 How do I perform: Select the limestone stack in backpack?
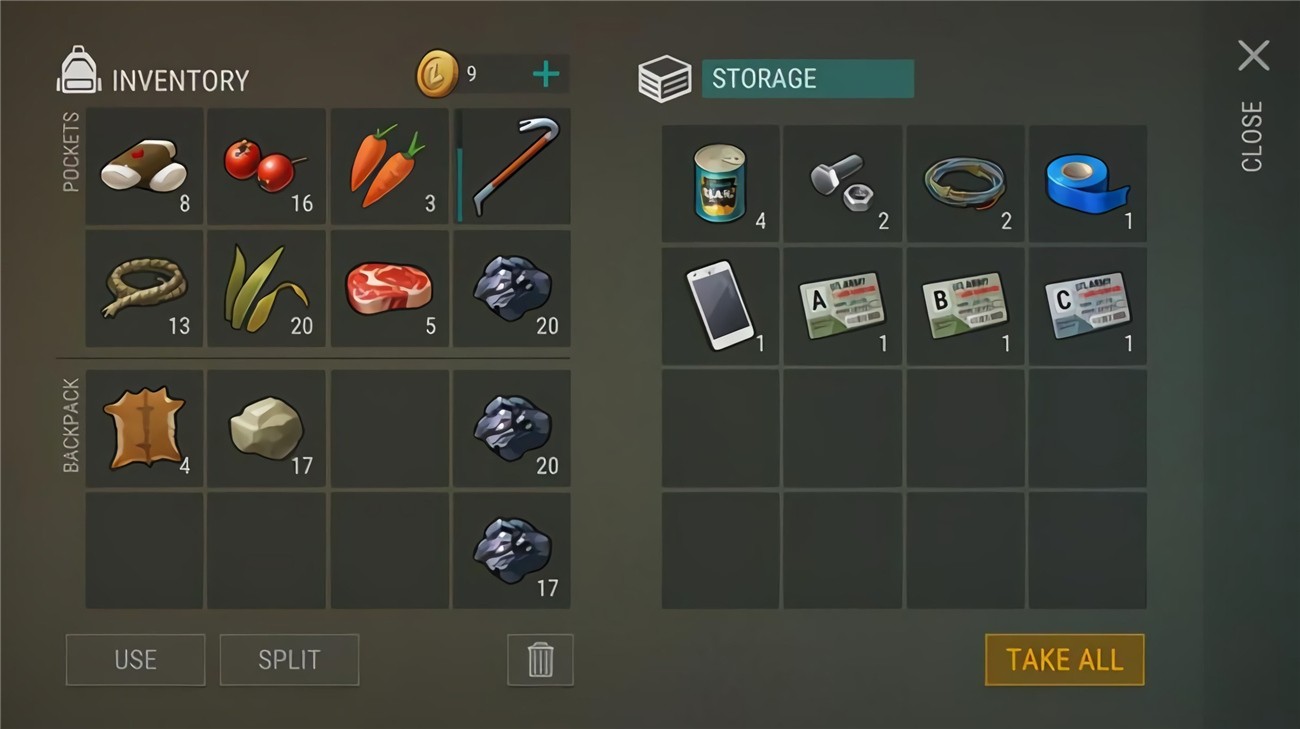[x=265, y=427]
